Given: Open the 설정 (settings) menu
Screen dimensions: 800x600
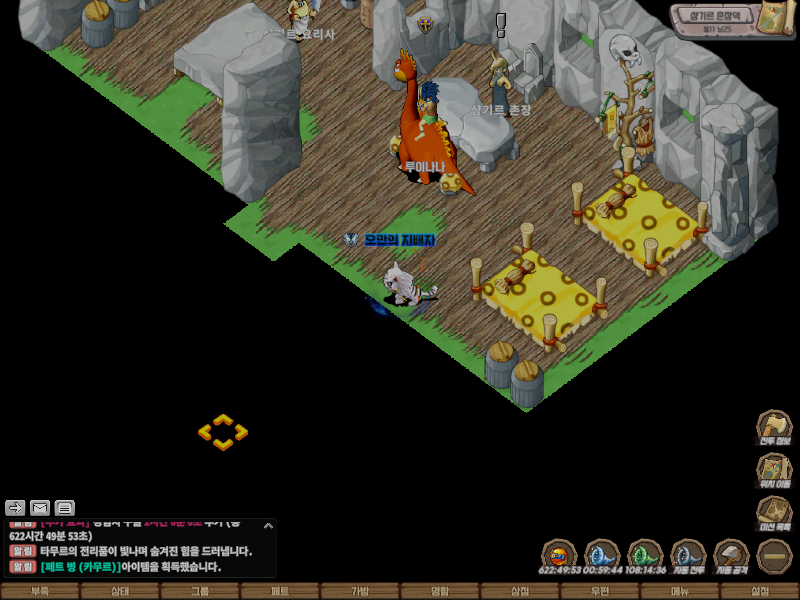Looking at the screenshot, I should pyautogui.click(x=760, y=591).
